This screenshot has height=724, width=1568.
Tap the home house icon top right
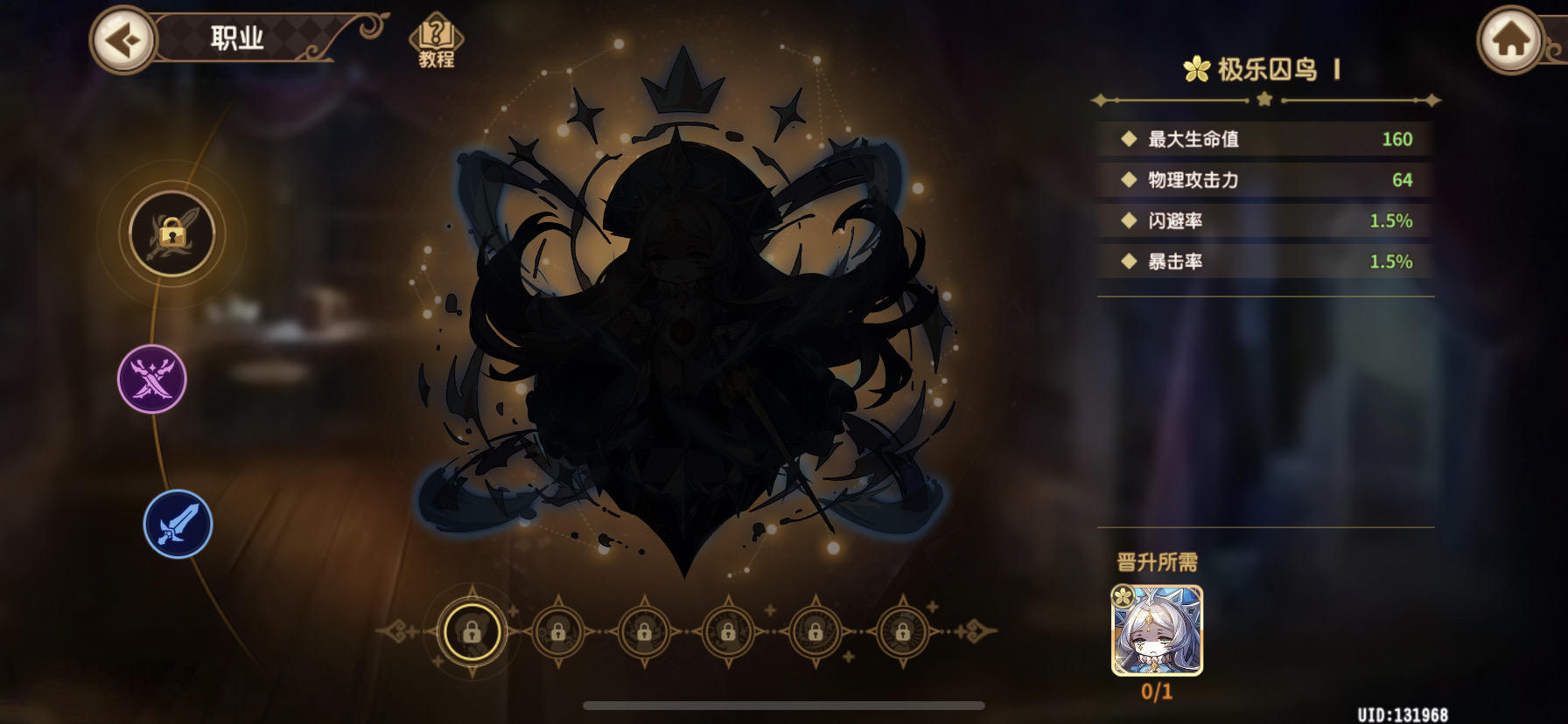click(1511, 38)
